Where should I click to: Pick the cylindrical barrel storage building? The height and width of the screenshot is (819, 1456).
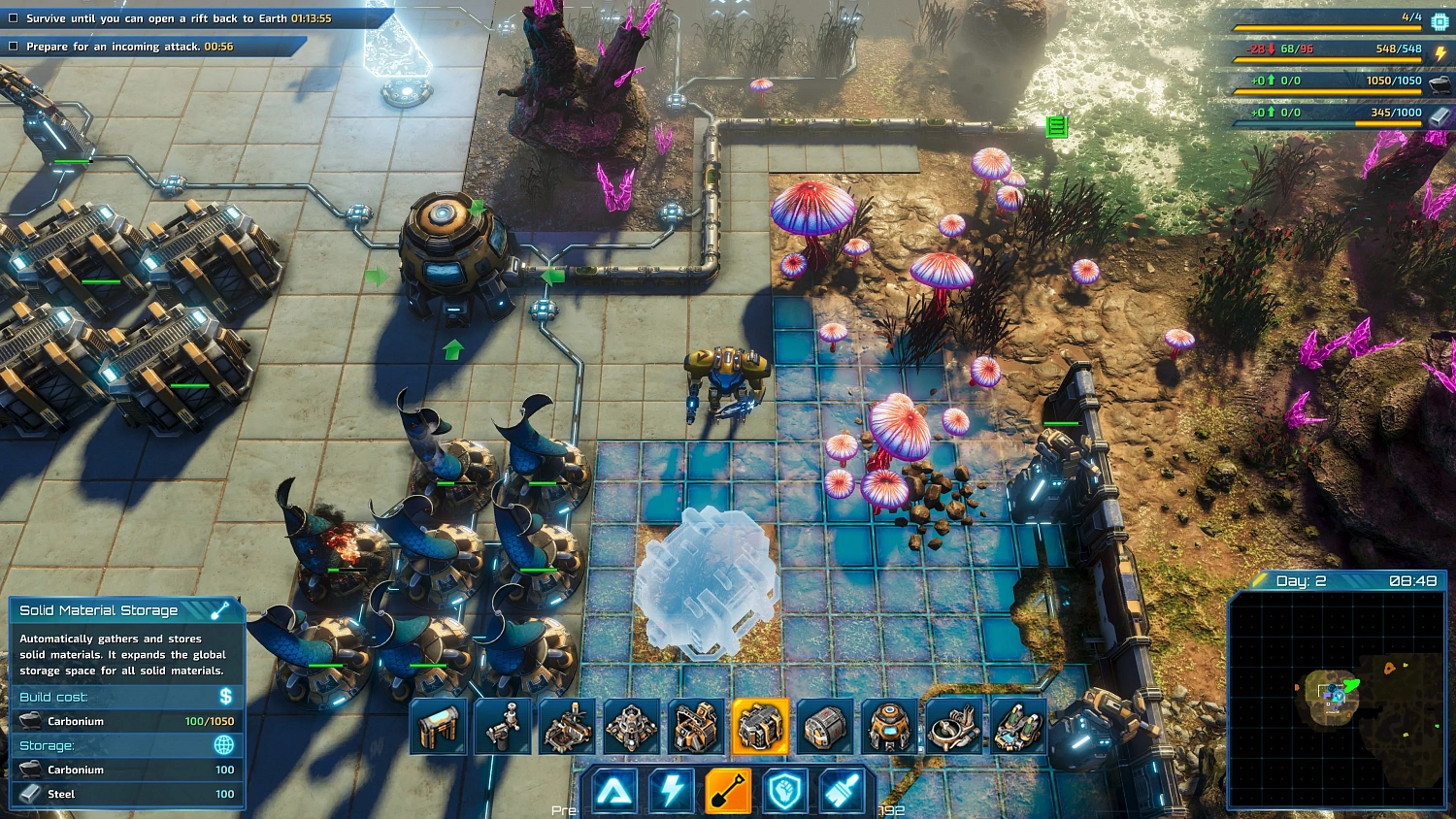[x=825, y=726]
